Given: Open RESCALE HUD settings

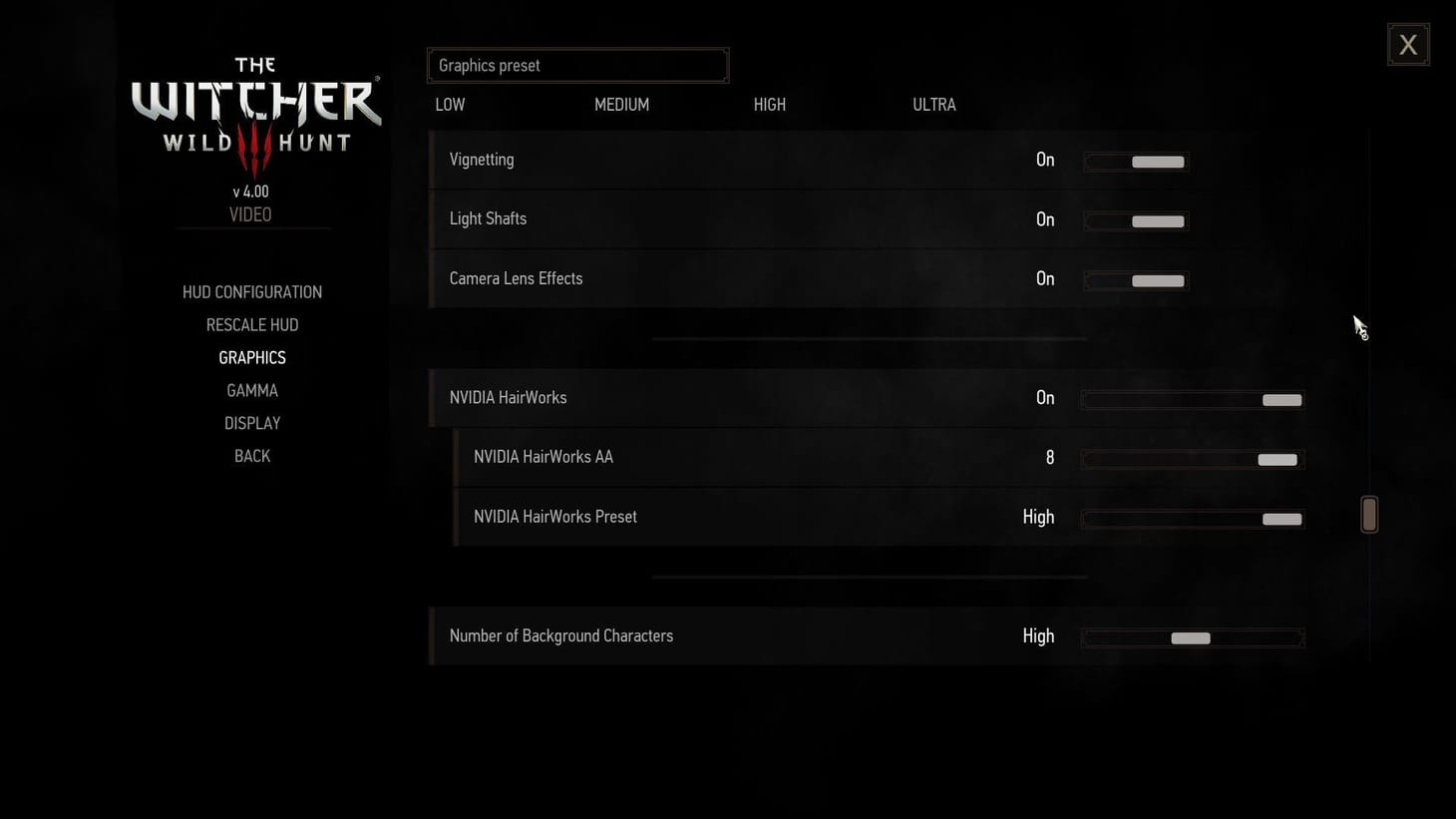Looking at the screenshot, I should coord(251,324).
